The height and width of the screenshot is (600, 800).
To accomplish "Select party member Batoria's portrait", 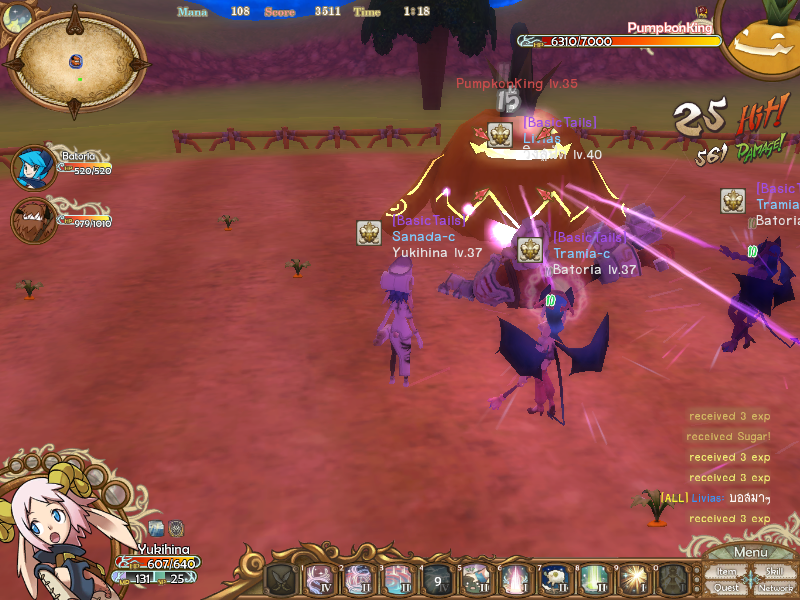I will point(33,168).
